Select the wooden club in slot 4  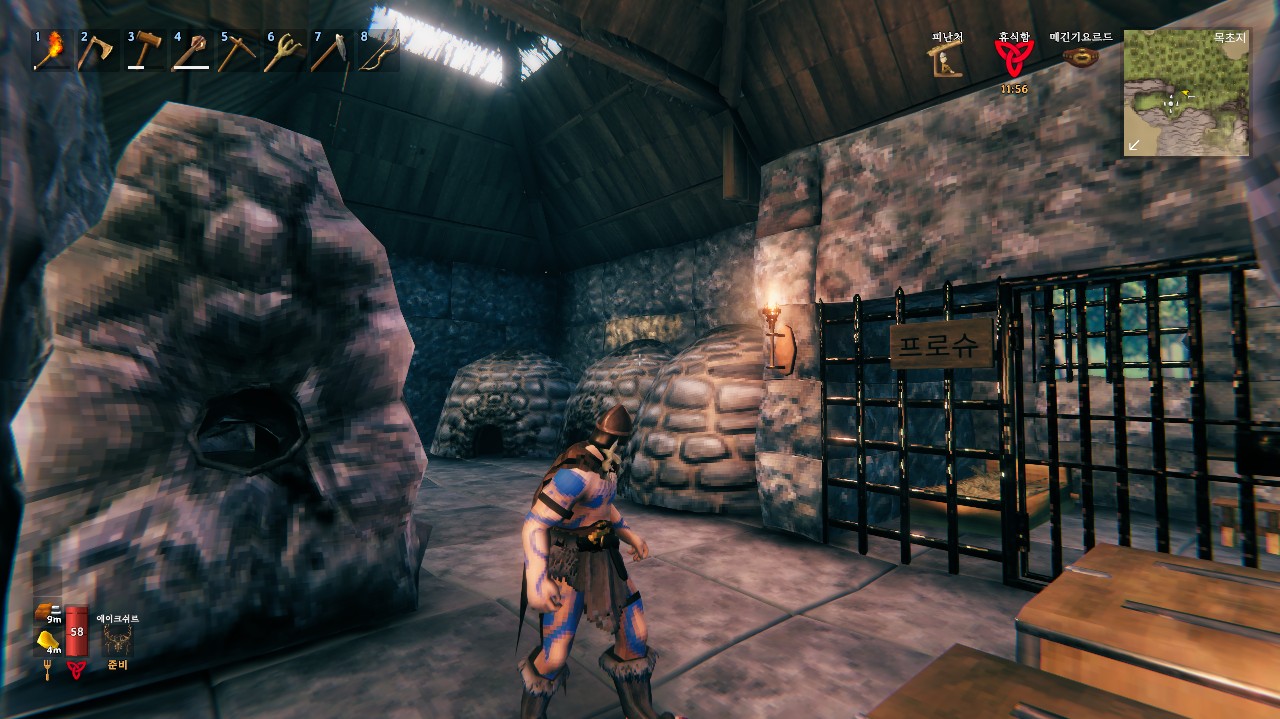191,50
